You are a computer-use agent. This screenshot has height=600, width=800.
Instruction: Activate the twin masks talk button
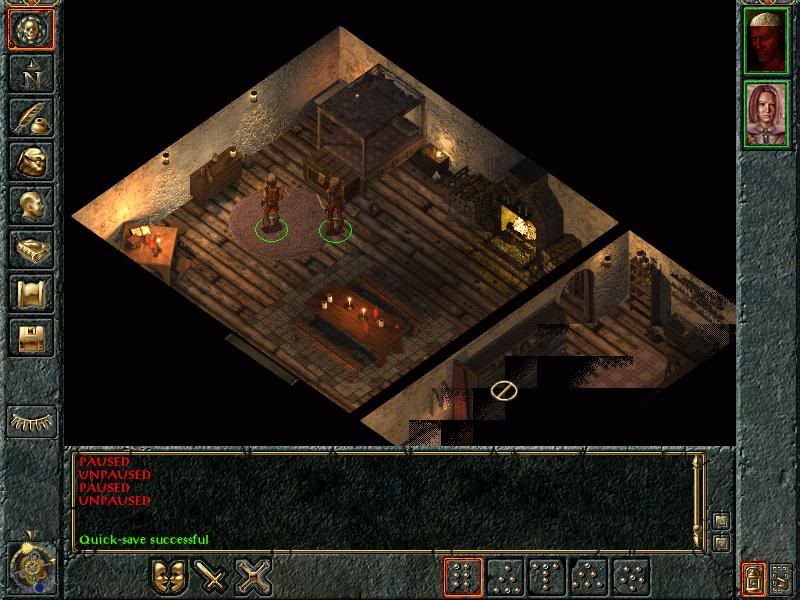pos(170,577)
